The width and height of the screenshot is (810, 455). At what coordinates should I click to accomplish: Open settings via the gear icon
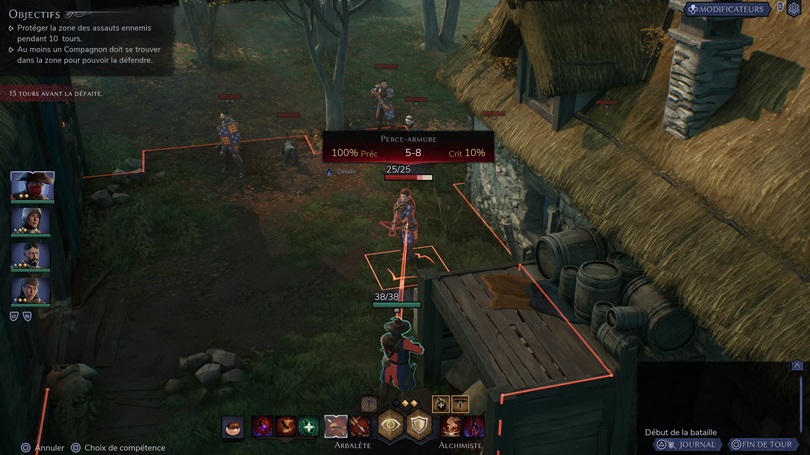(x=794, y=9)
